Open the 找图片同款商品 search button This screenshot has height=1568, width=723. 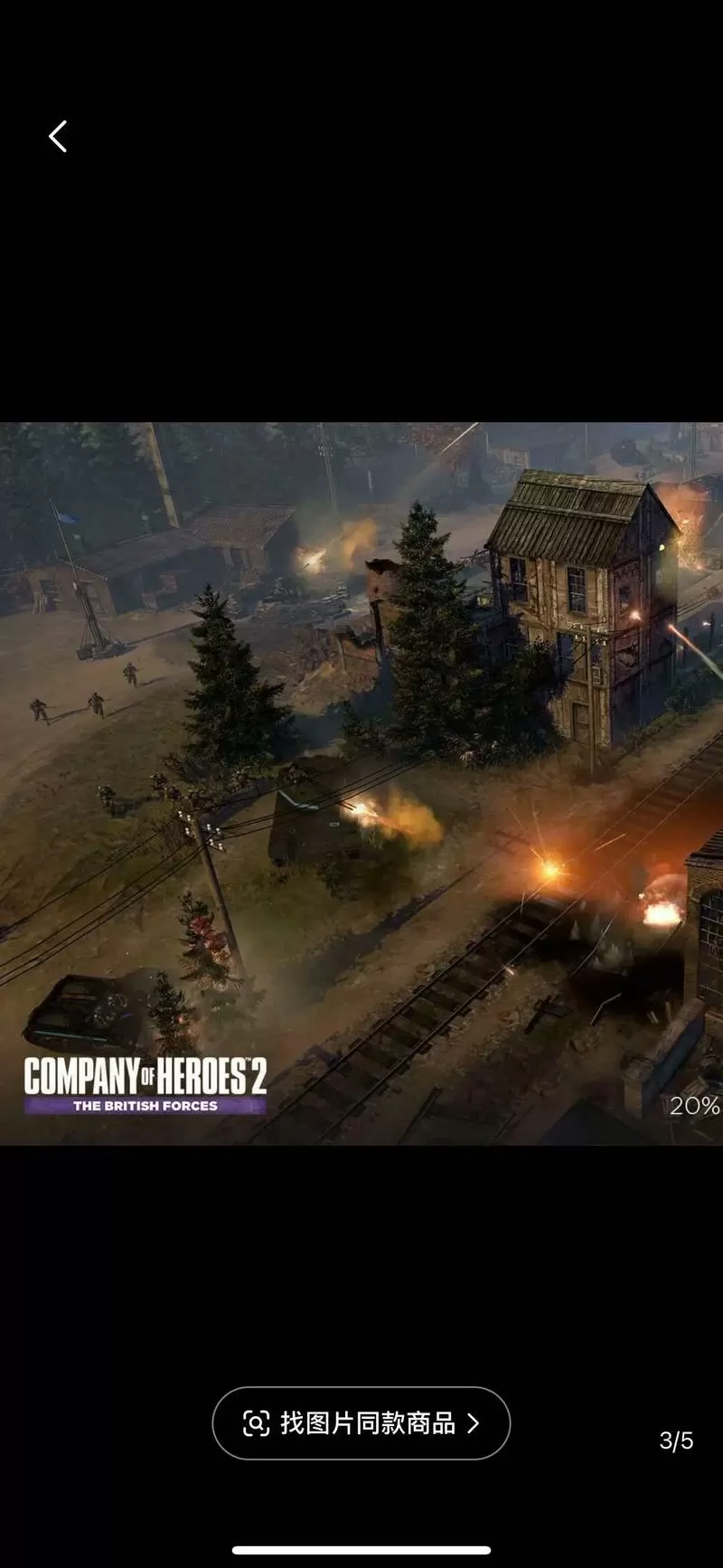361,1422
